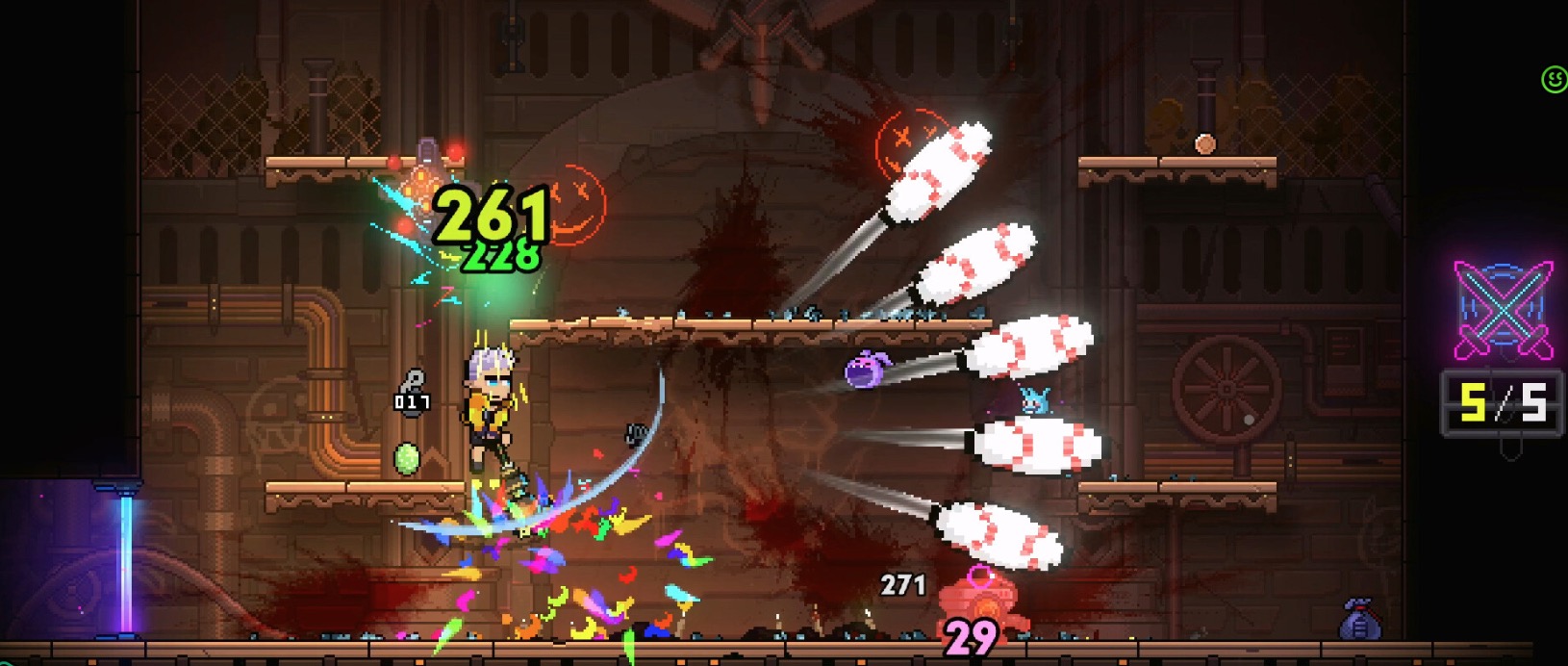Click the green smiley face icon
1568x666 pixels.
coord(1554,80)
